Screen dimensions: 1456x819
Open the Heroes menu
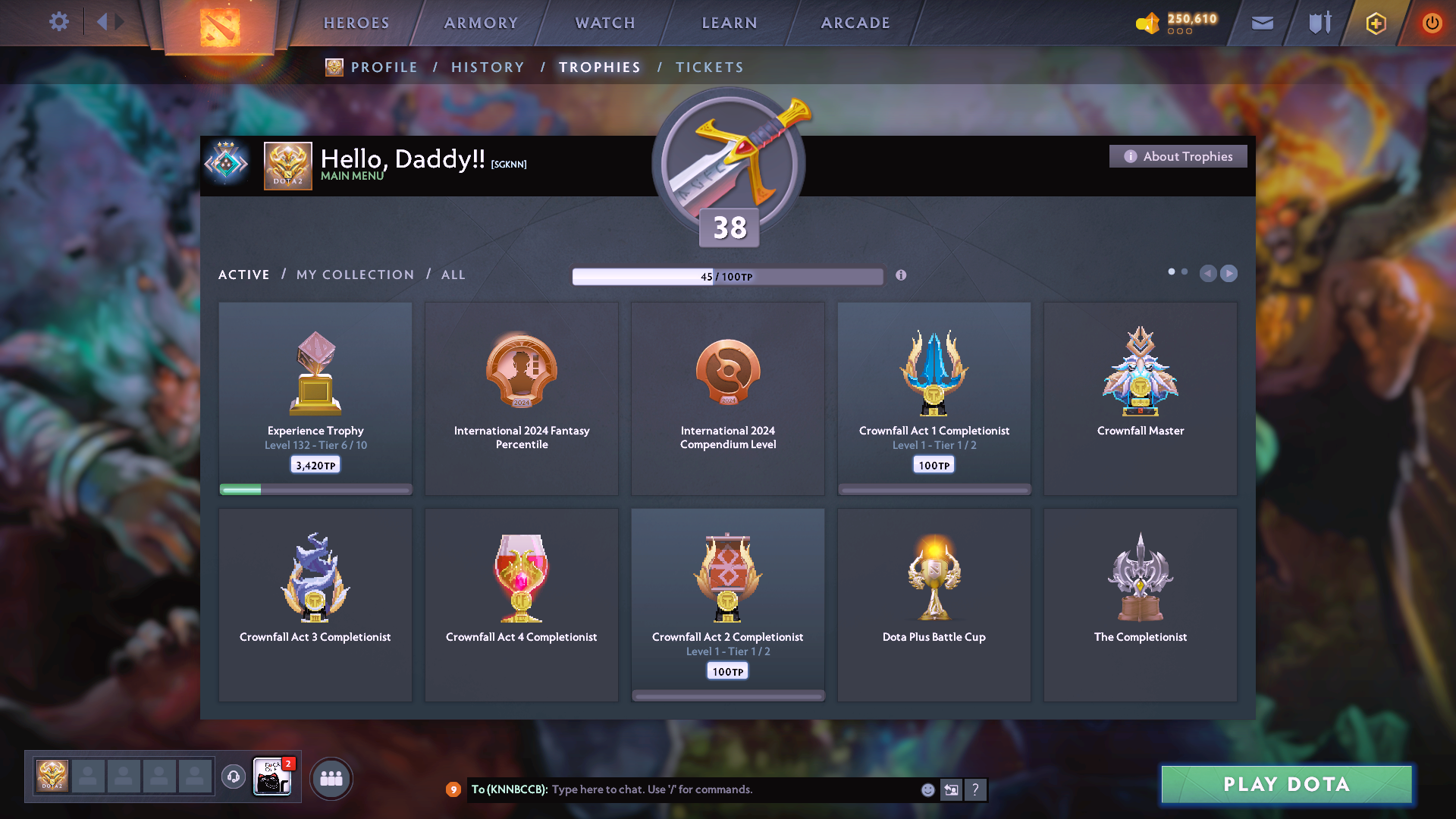coord(356,23)
